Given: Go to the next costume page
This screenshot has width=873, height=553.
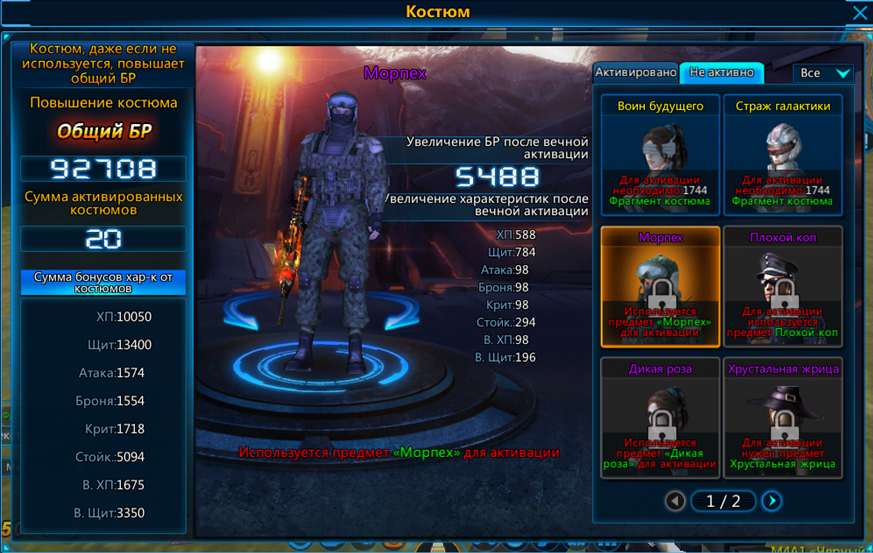Looking at the screenshot, I should coord(771,501).
